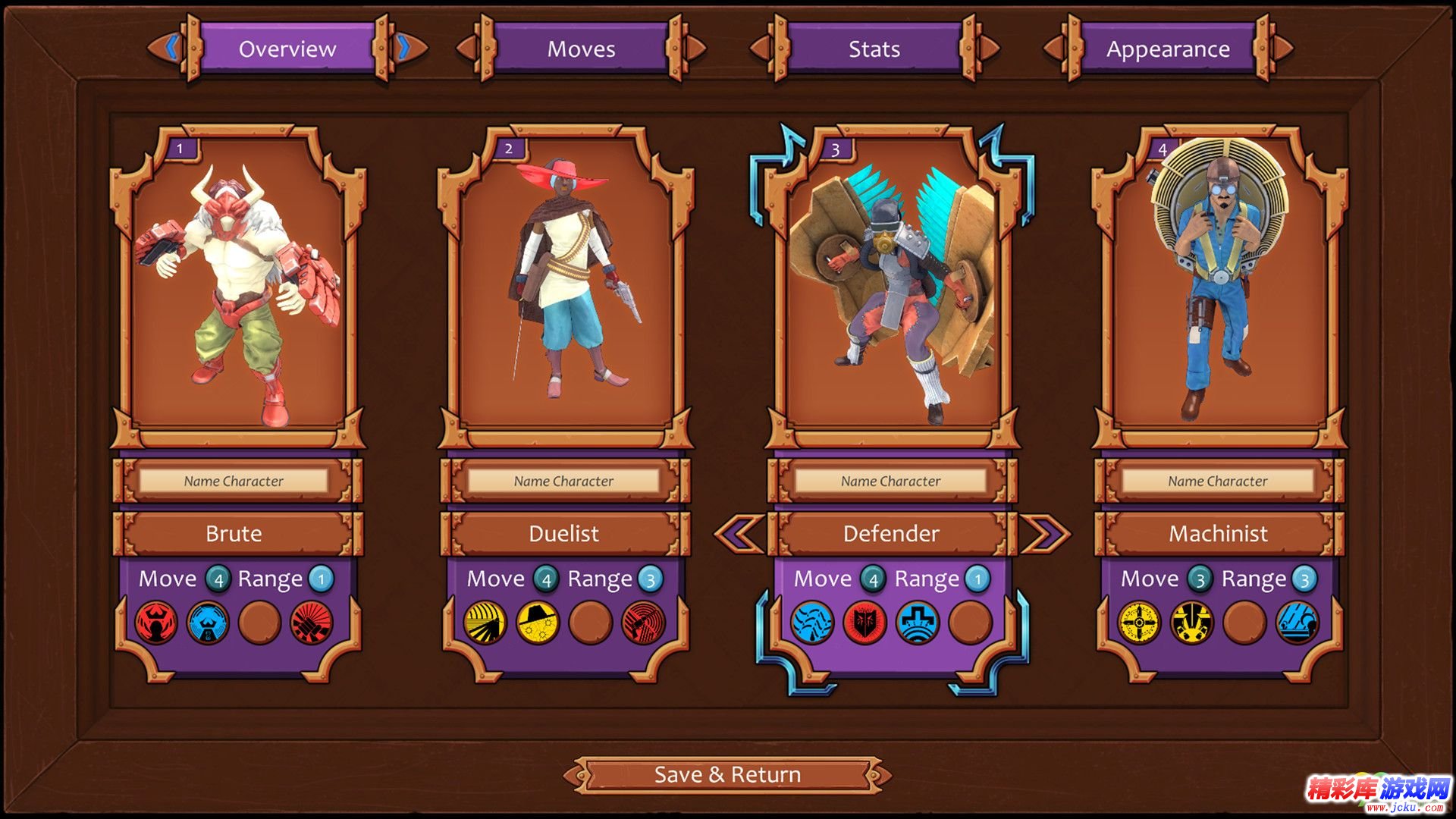The height and width of the screenshot is (819, 1456).
Task: Click the Brute class name label
Action: pos(234,533)
